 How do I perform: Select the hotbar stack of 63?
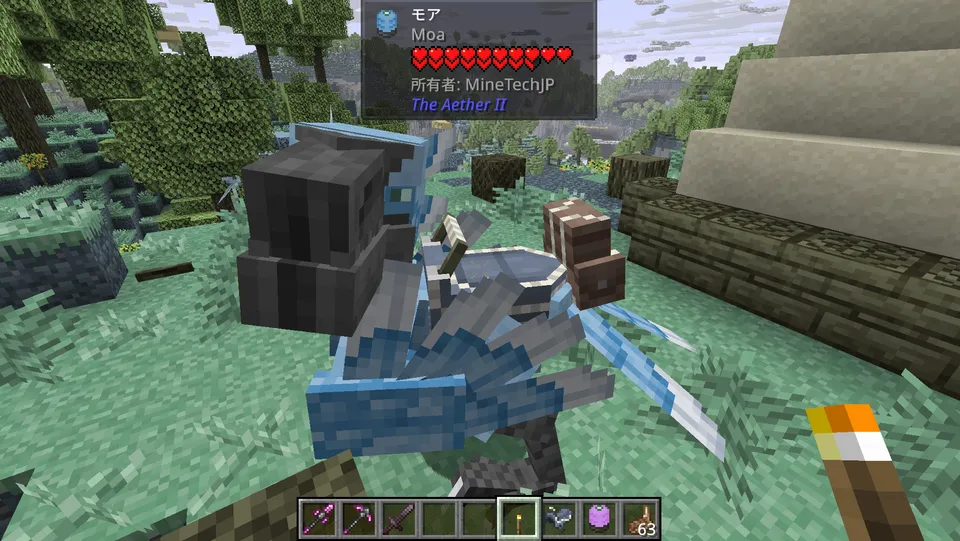pyautogui.click(x=640, y=518)
